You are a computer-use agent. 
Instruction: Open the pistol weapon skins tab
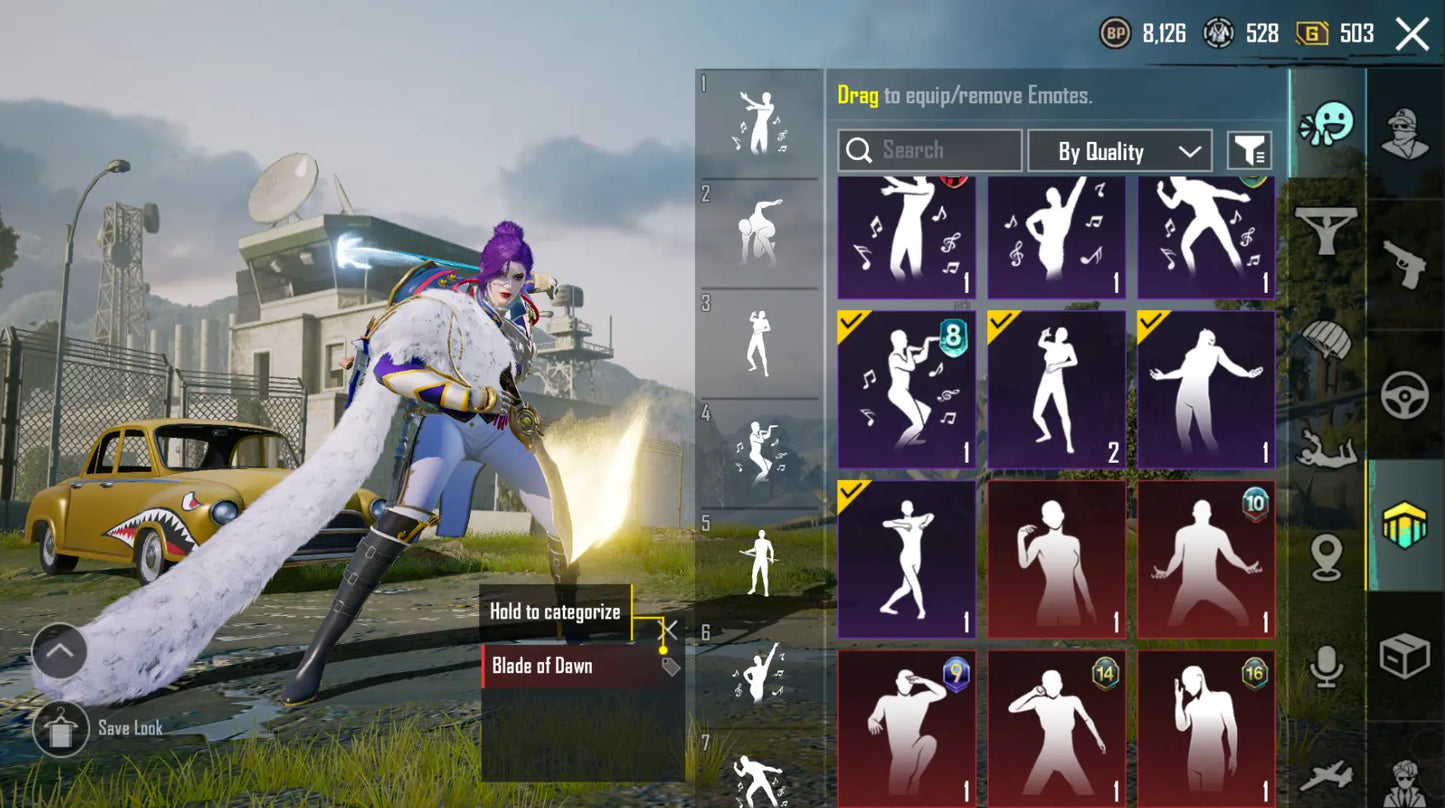click(1405, 264)
